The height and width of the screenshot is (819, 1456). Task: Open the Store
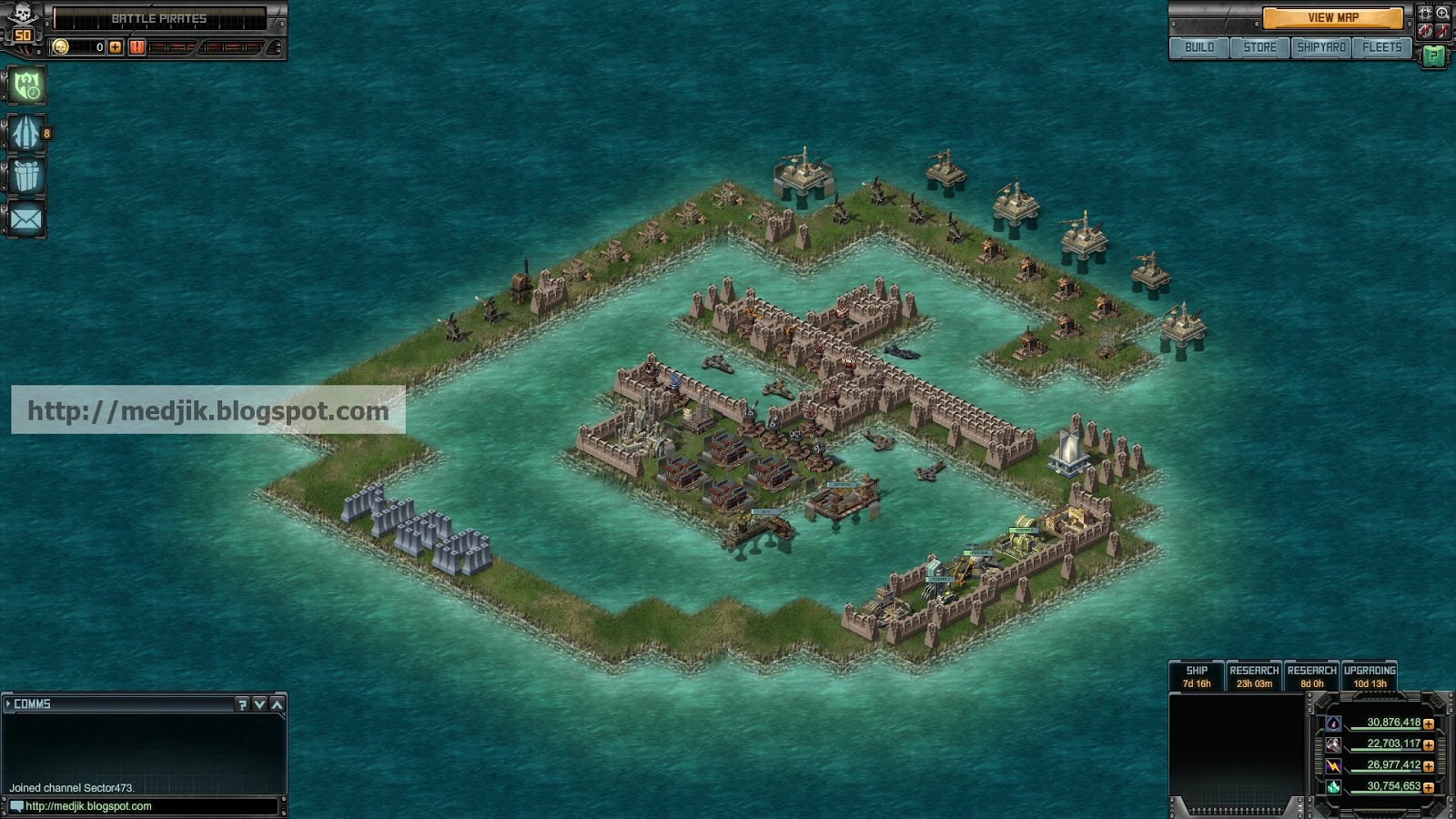coord(1259,47)
